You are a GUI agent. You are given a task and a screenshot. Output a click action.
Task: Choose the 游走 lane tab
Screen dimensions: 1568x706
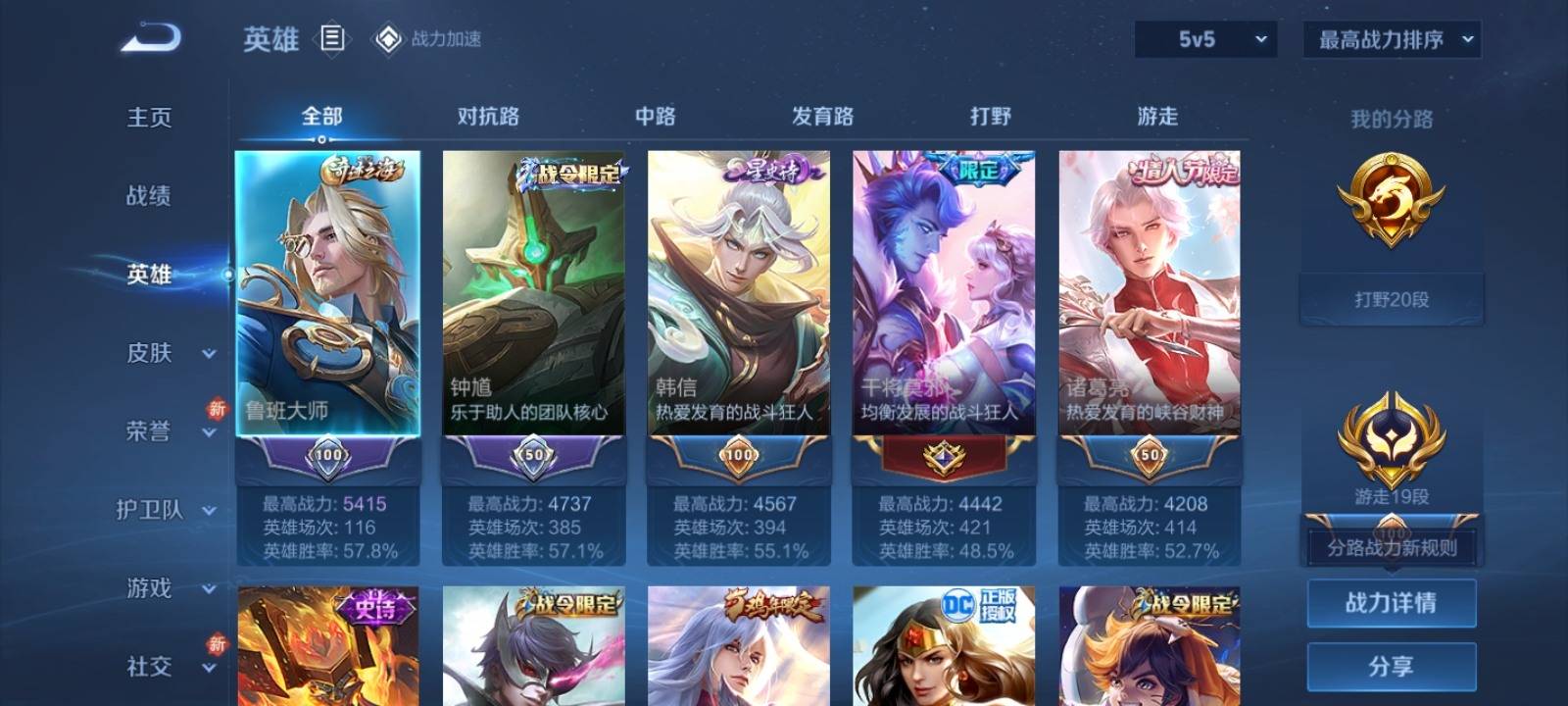[x=1157, y=116]
